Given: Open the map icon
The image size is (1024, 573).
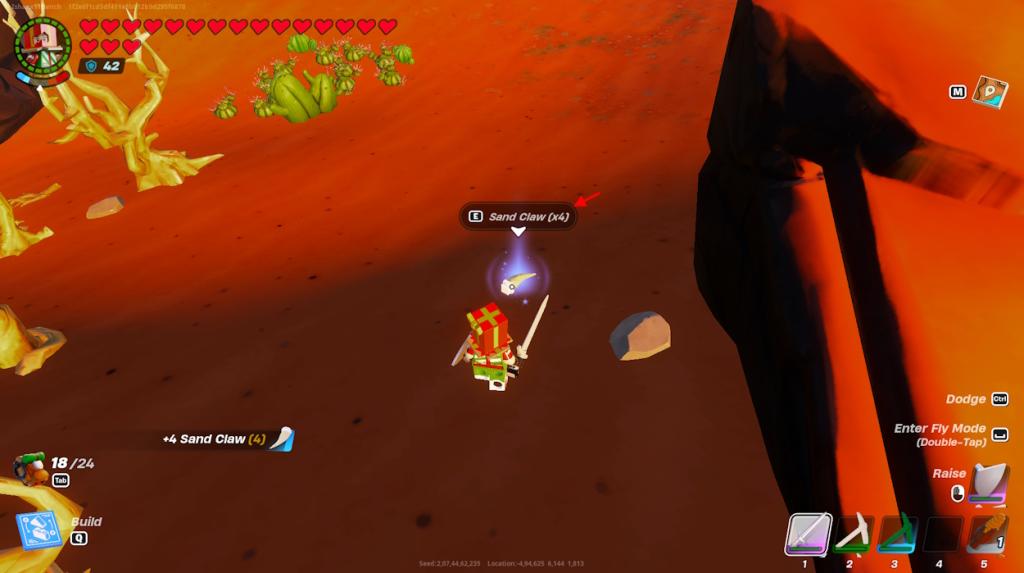Looking at the screenshot, I should click(x=989, y=92).
